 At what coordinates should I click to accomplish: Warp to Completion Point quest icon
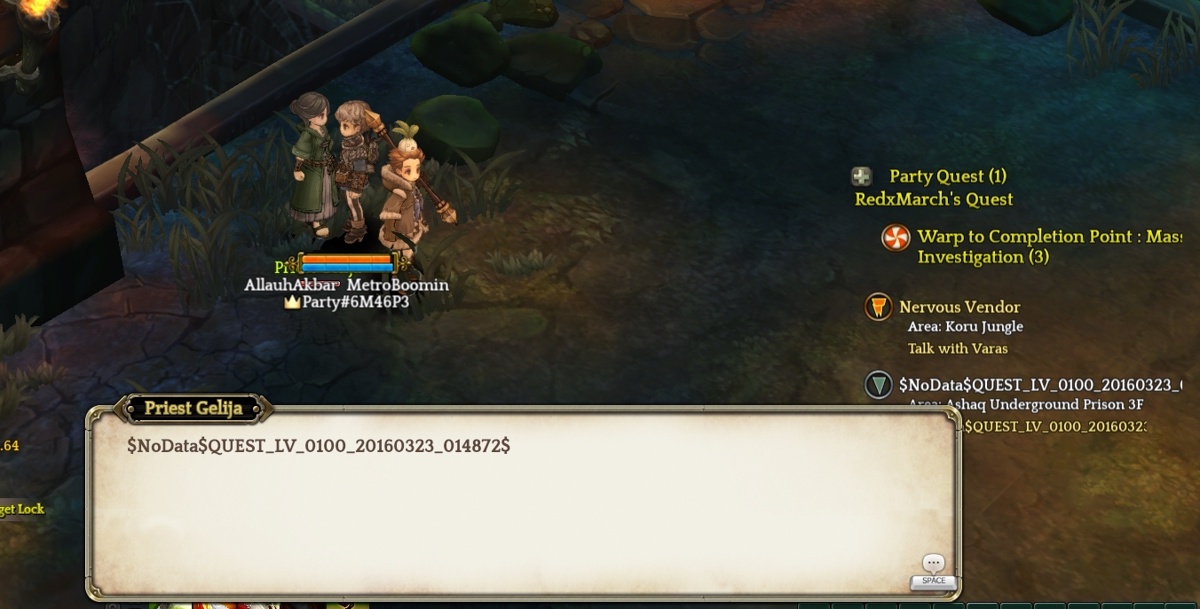click(895, 238)
